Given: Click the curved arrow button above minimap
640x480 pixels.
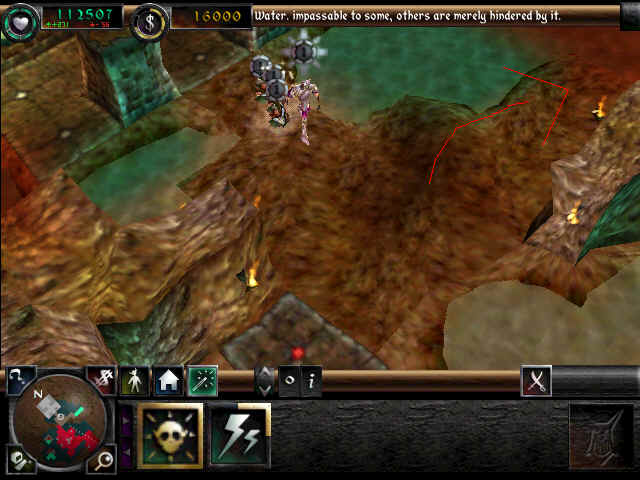Looking at the screenshot, I should pyautogui.click(x=20, y=379).
